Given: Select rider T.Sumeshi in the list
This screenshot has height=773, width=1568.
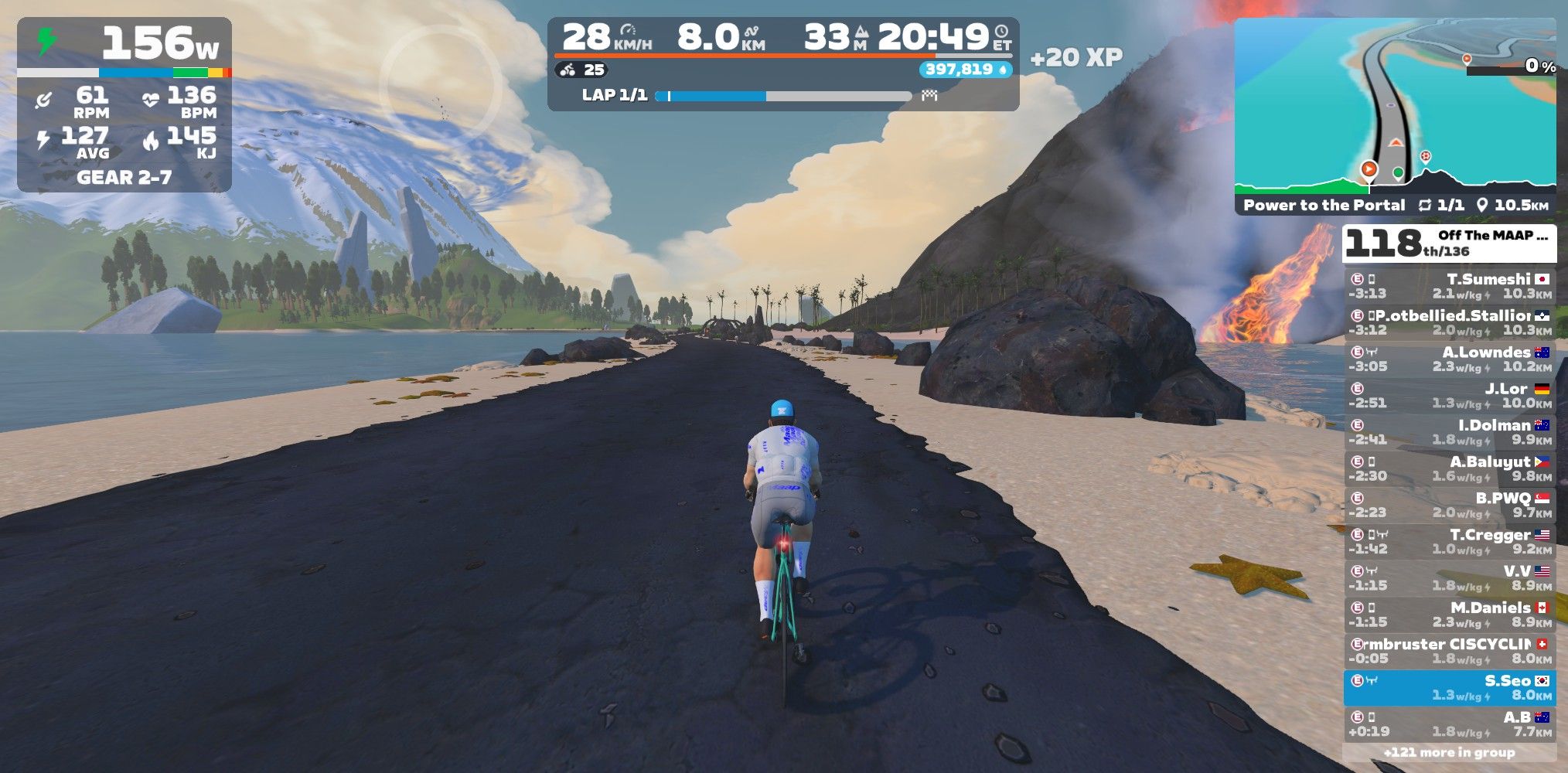Looking at the screenshot, I should (x=1449, y=286).
